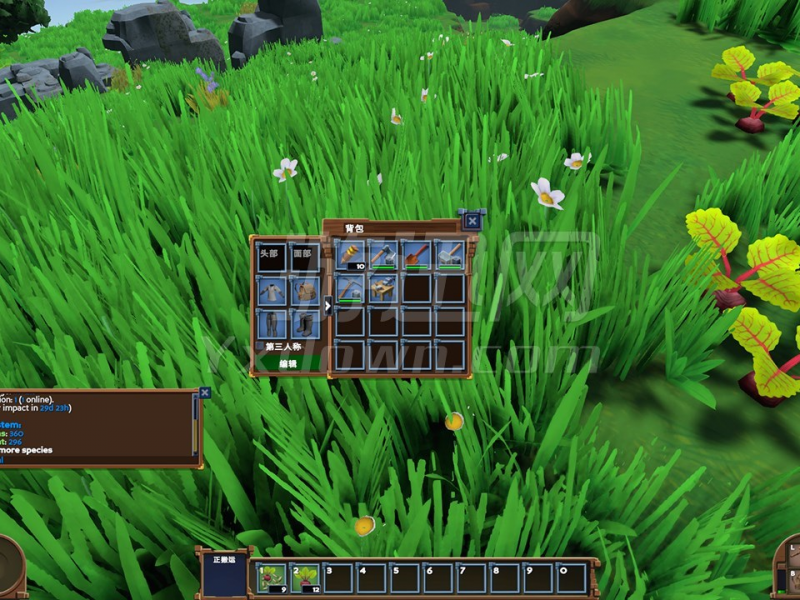Click the equipped trousers slot

pos(270,324)
